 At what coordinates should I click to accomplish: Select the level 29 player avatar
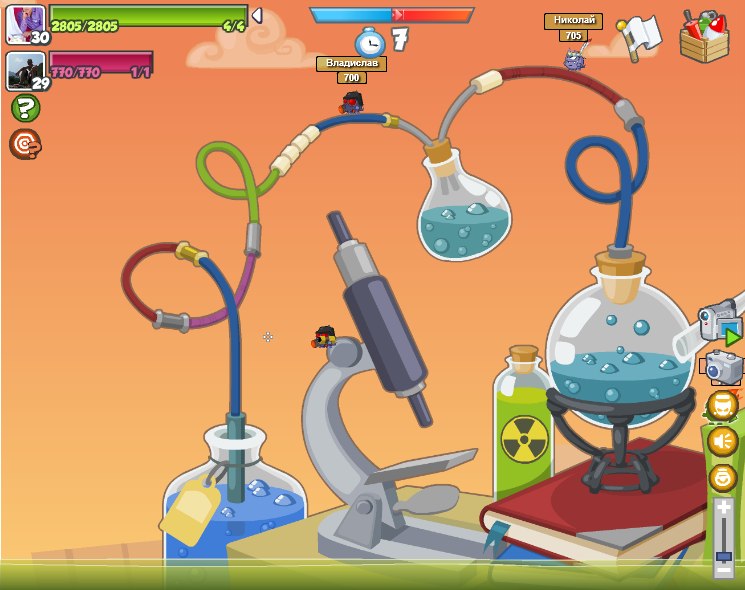point(24,71)
